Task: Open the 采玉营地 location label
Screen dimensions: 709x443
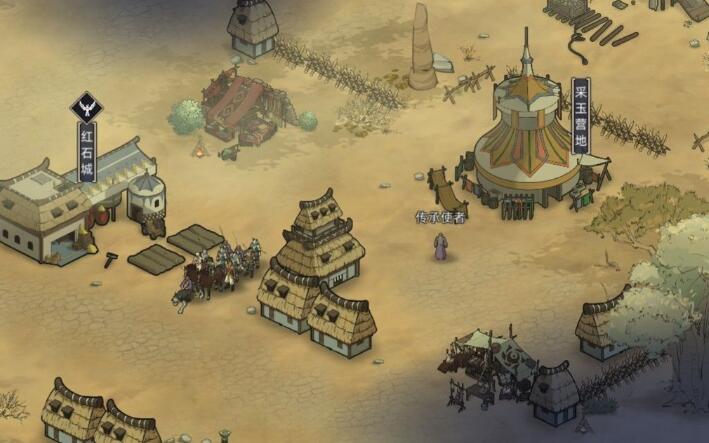Action: click(581, 117)
